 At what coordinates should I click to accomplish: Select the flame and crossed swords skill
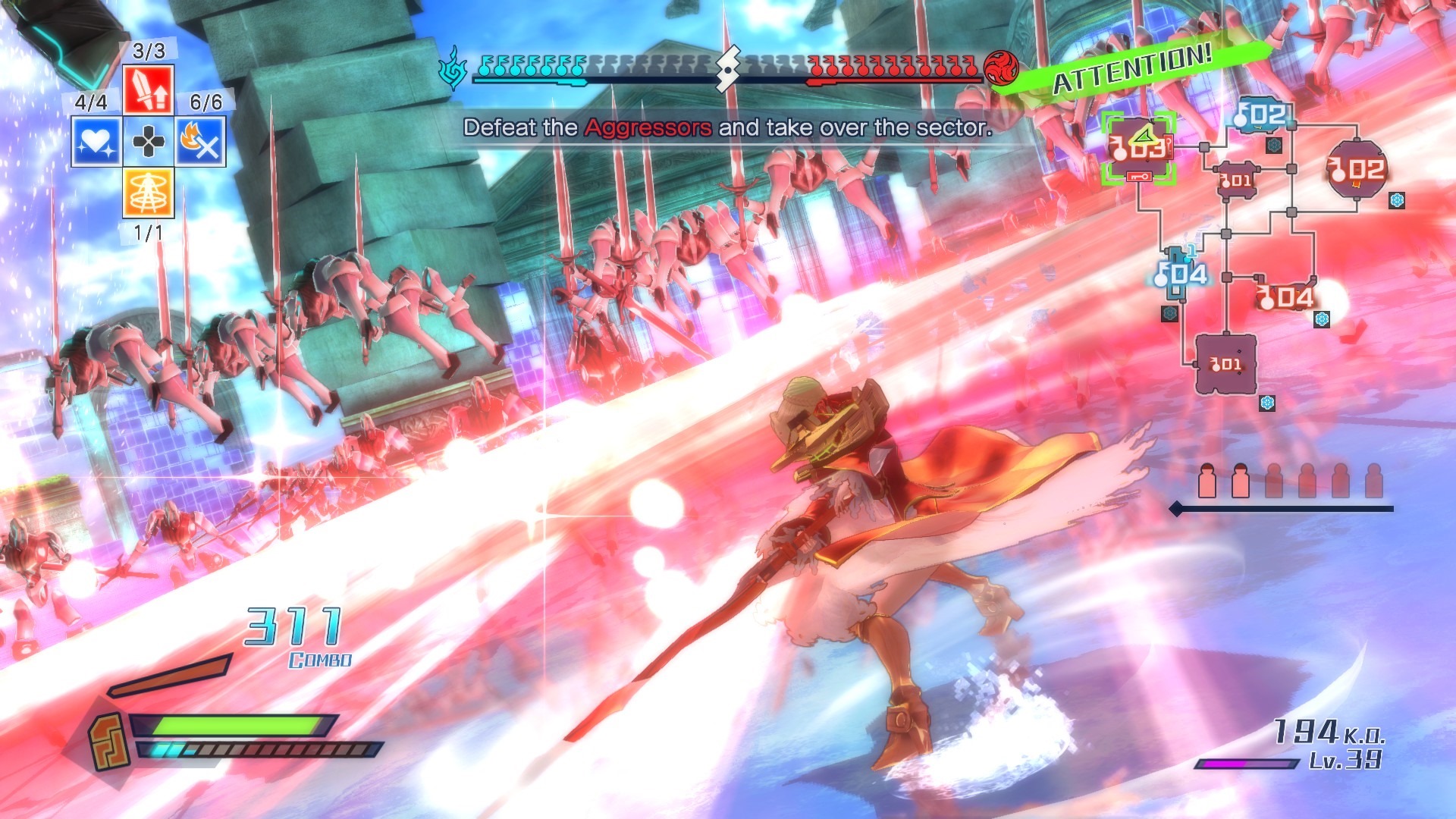click(200, 141)
